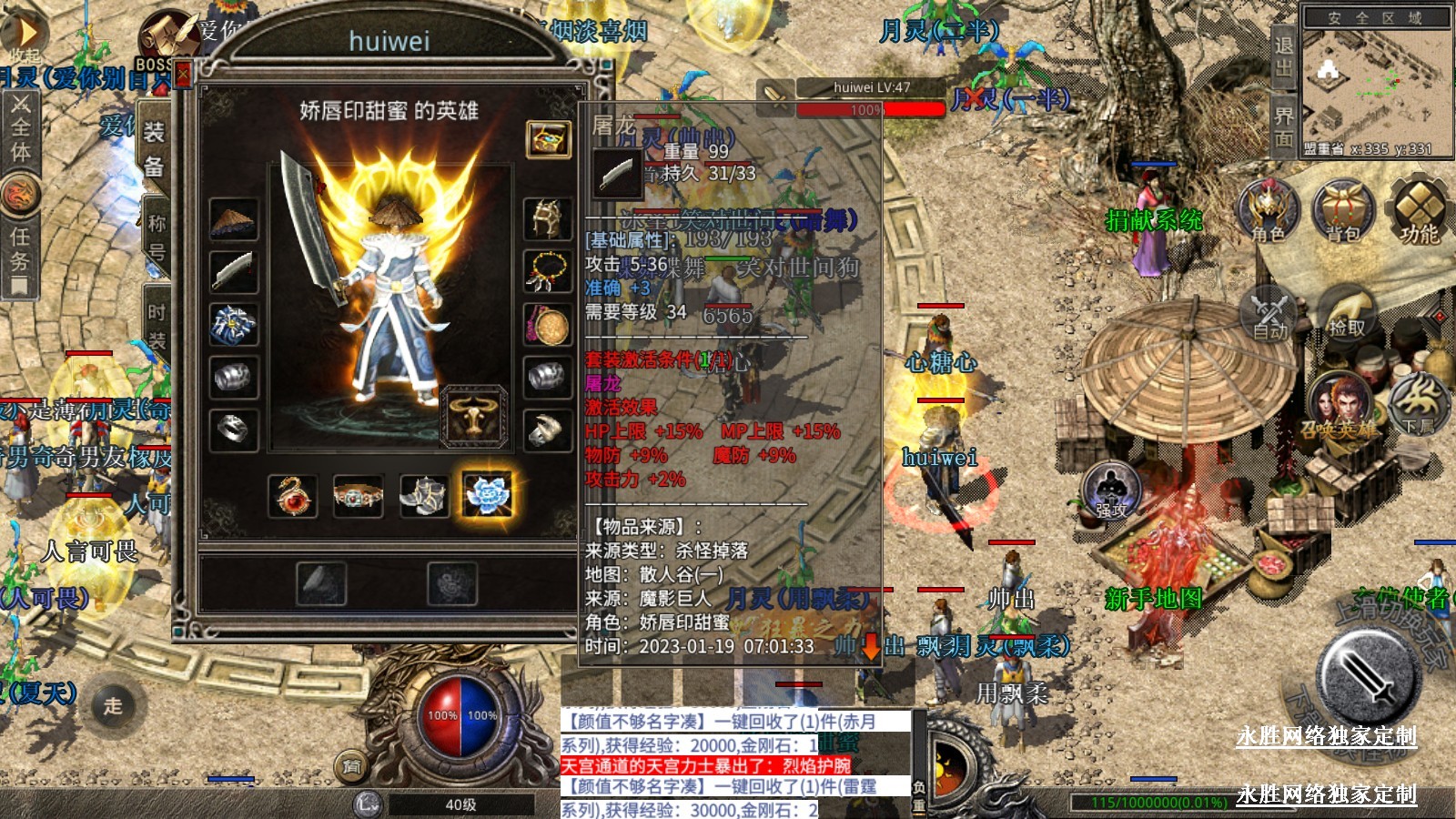1456x819 pixels.
Task: Open the 功能 functions menu
Action: 1418,211
